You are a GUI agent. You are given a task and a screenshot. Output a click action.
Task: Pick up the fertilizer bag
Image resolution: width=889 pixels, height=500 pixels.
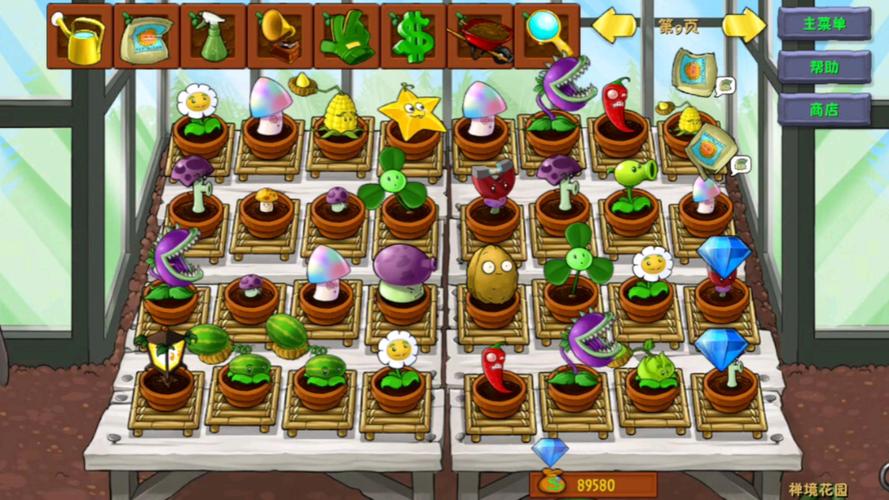(x=146, y=35)
